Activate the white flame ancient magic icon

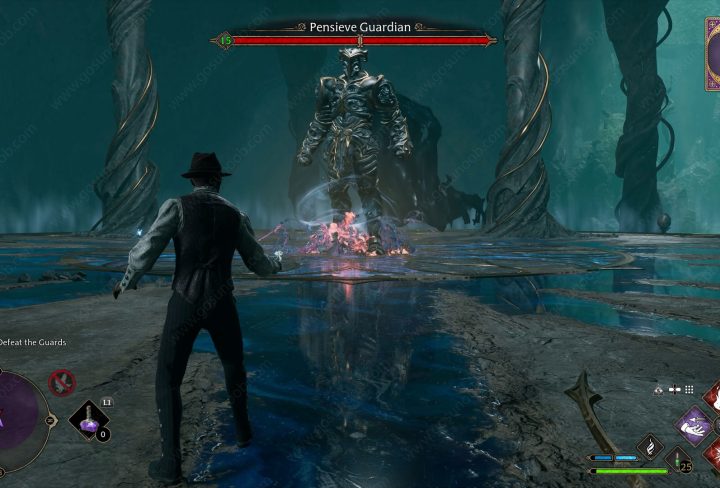[x=648, y=447]
